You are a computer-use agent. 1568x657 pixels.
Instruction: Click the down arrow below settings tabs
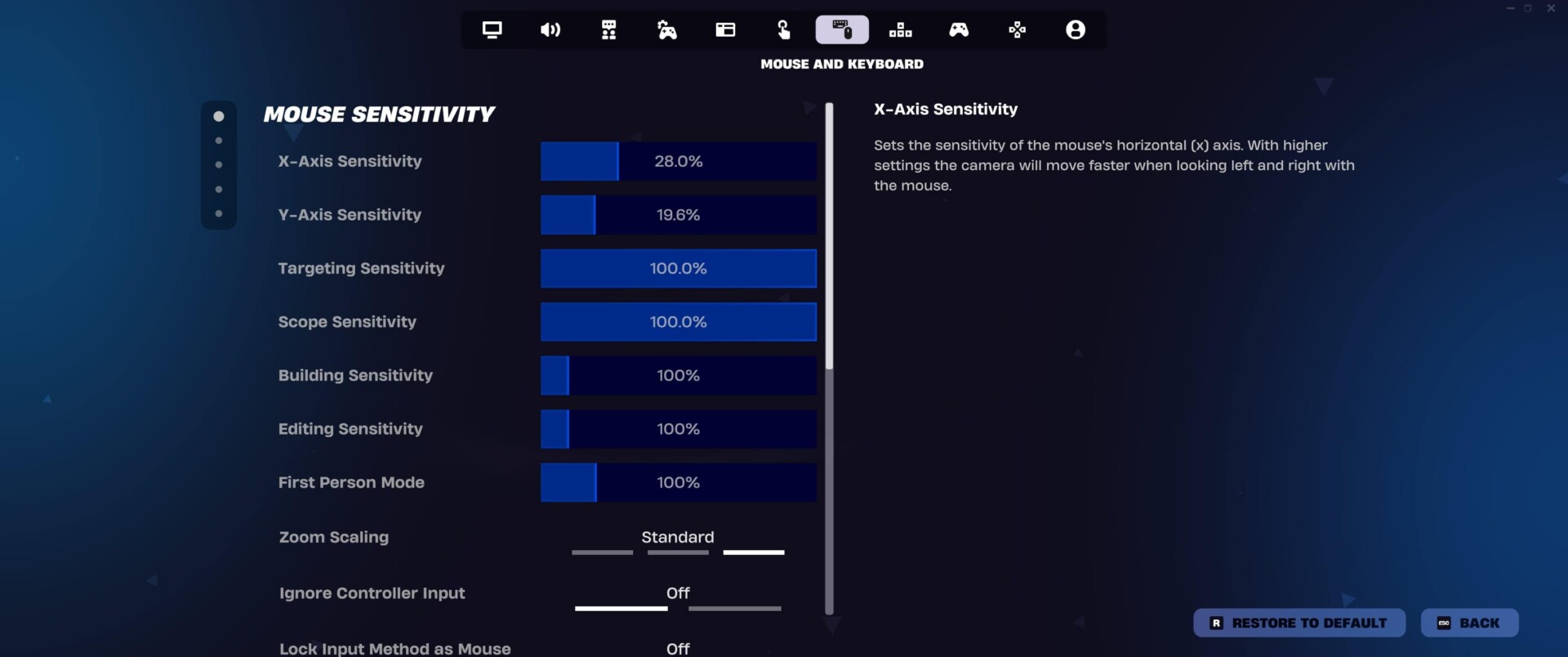[x=833, y=625]
